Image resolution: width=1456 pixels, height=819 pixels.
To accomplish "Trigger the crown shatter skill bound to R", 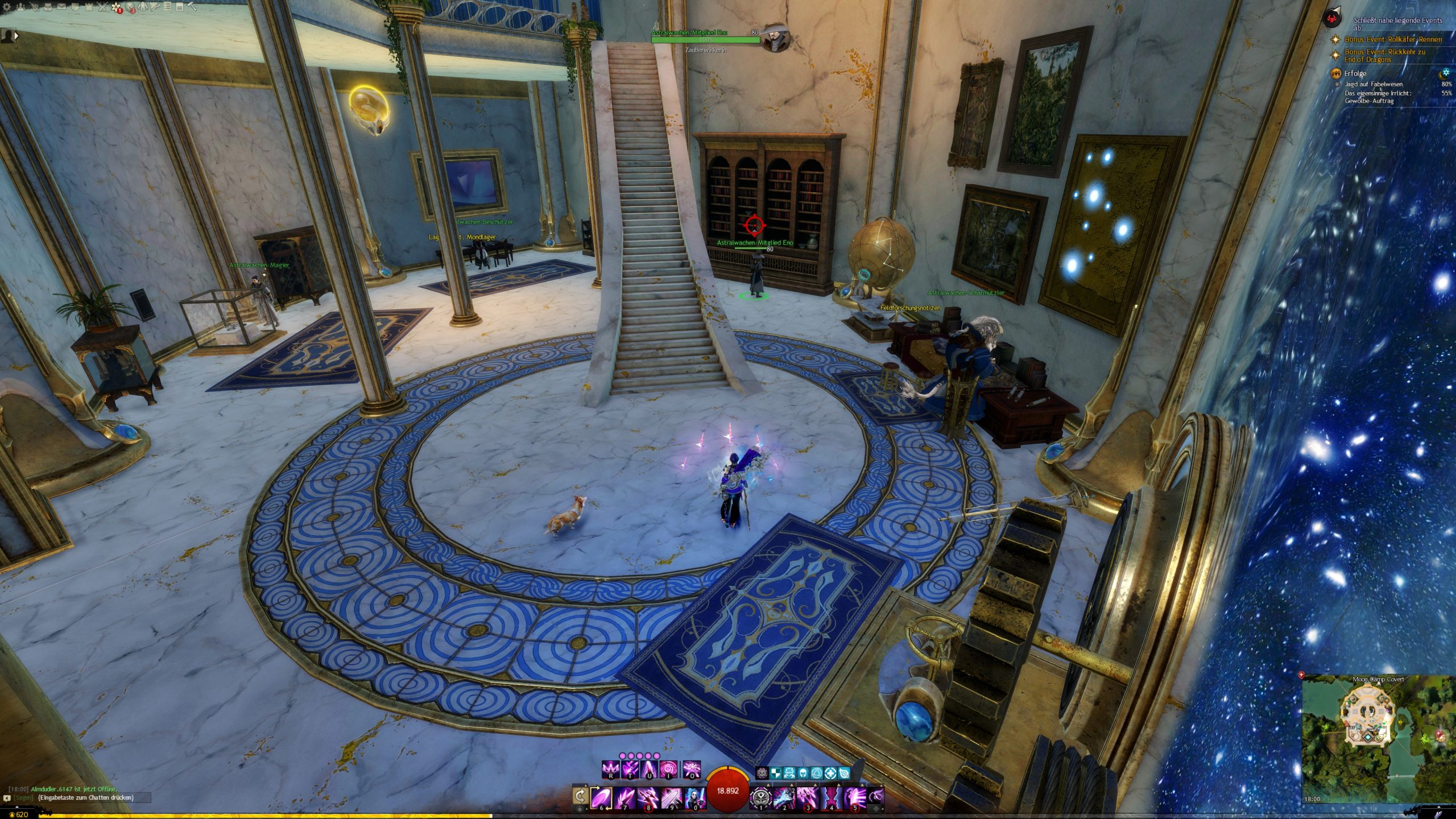I will 610,770.
